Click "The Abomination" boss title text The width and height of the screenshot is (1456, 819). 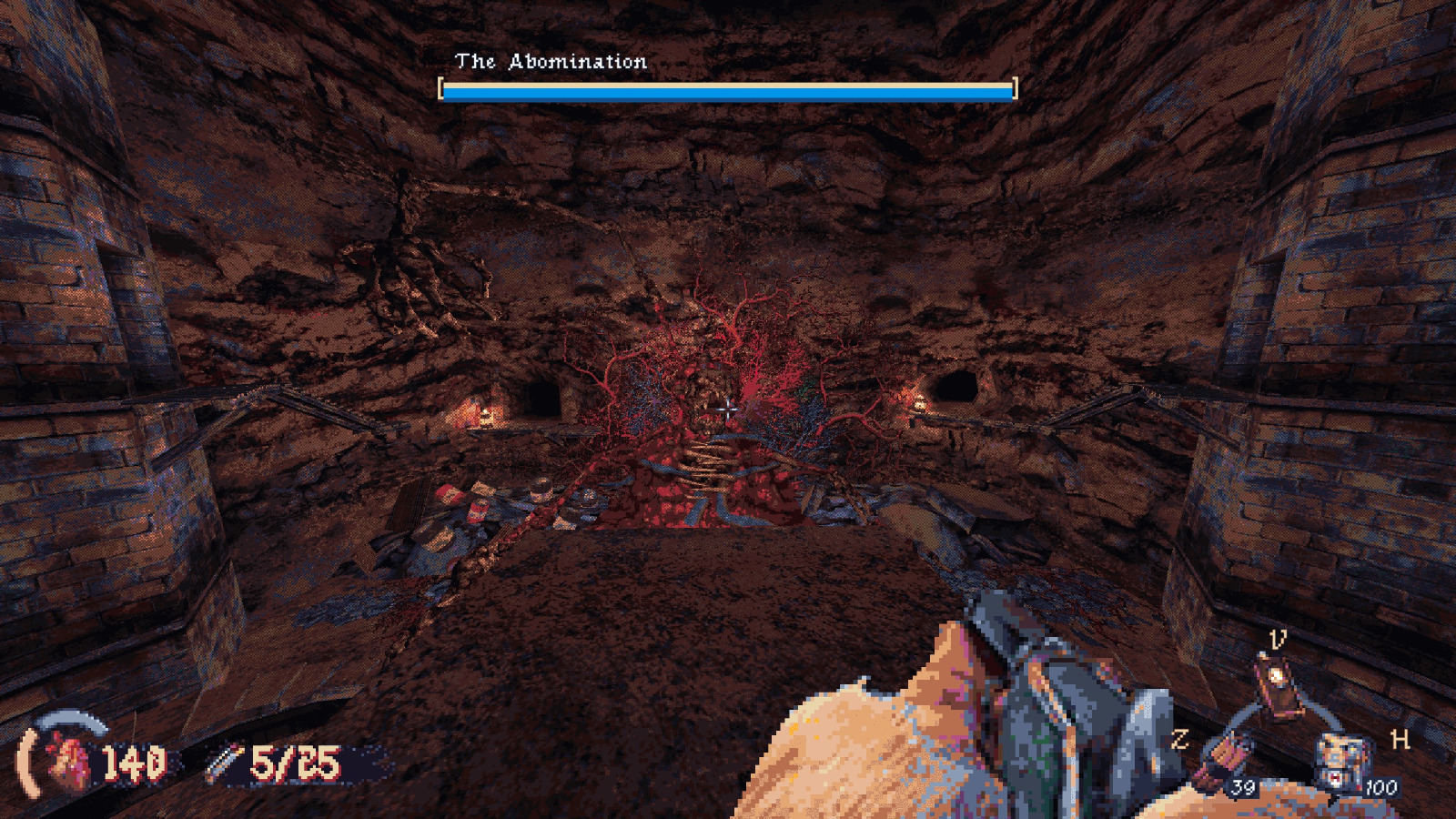point(551,62)
